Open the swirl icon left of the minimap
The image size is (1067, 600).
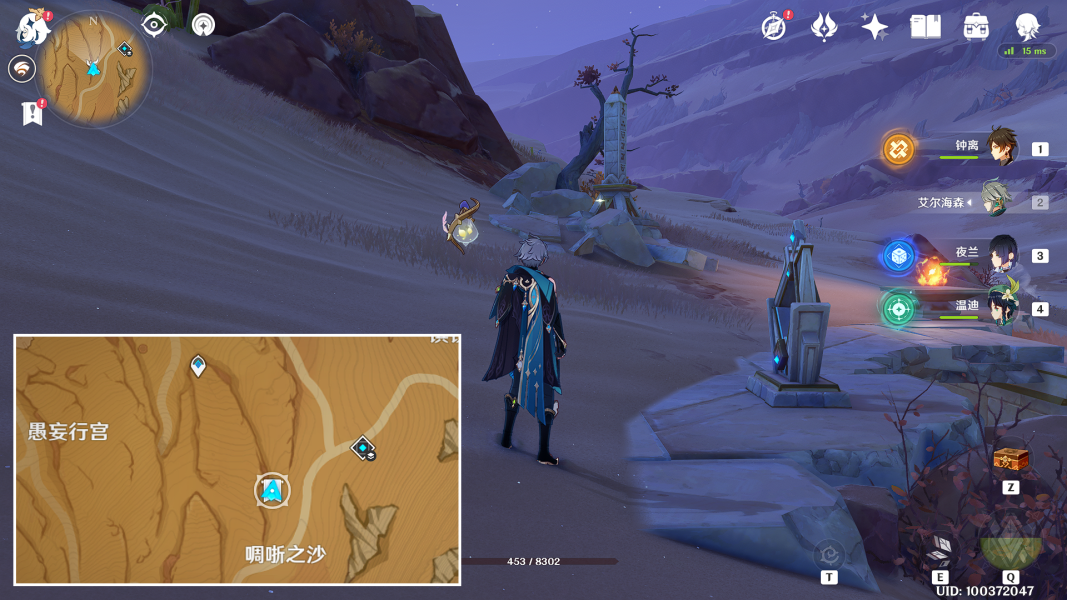[x=21, y=69]
